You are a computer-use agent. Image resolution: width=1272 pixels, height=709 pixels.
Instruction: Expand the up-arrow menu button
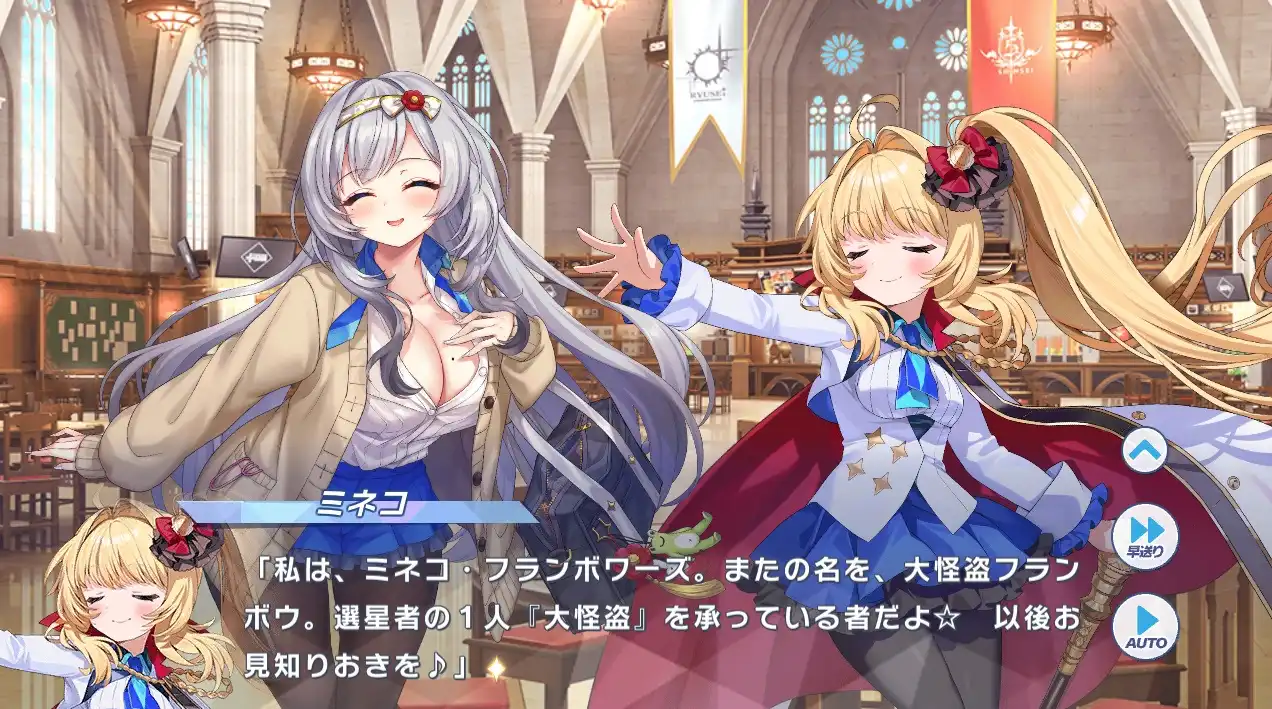click(x=1145, y=450)
